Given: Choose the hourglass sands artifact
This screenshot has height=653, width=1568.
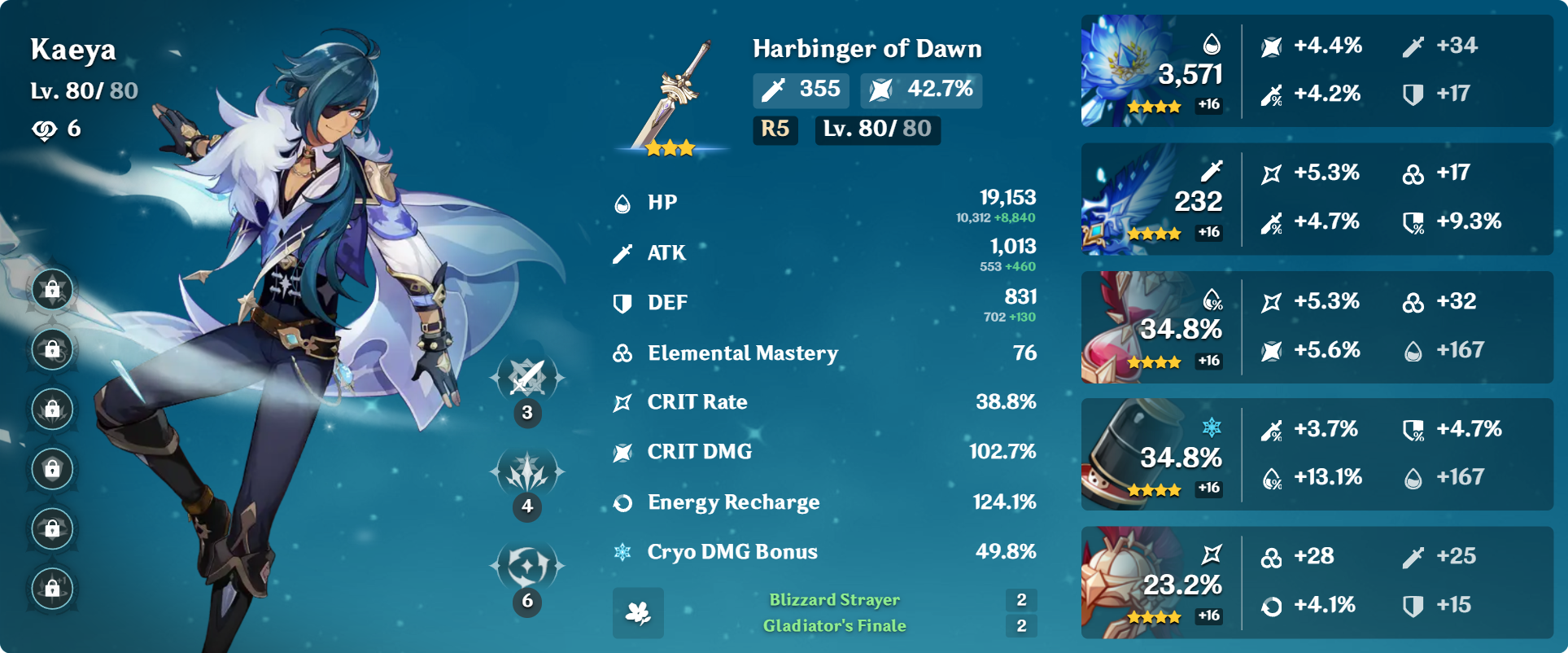Looking at the screenshot, I should pos(1128,327).
